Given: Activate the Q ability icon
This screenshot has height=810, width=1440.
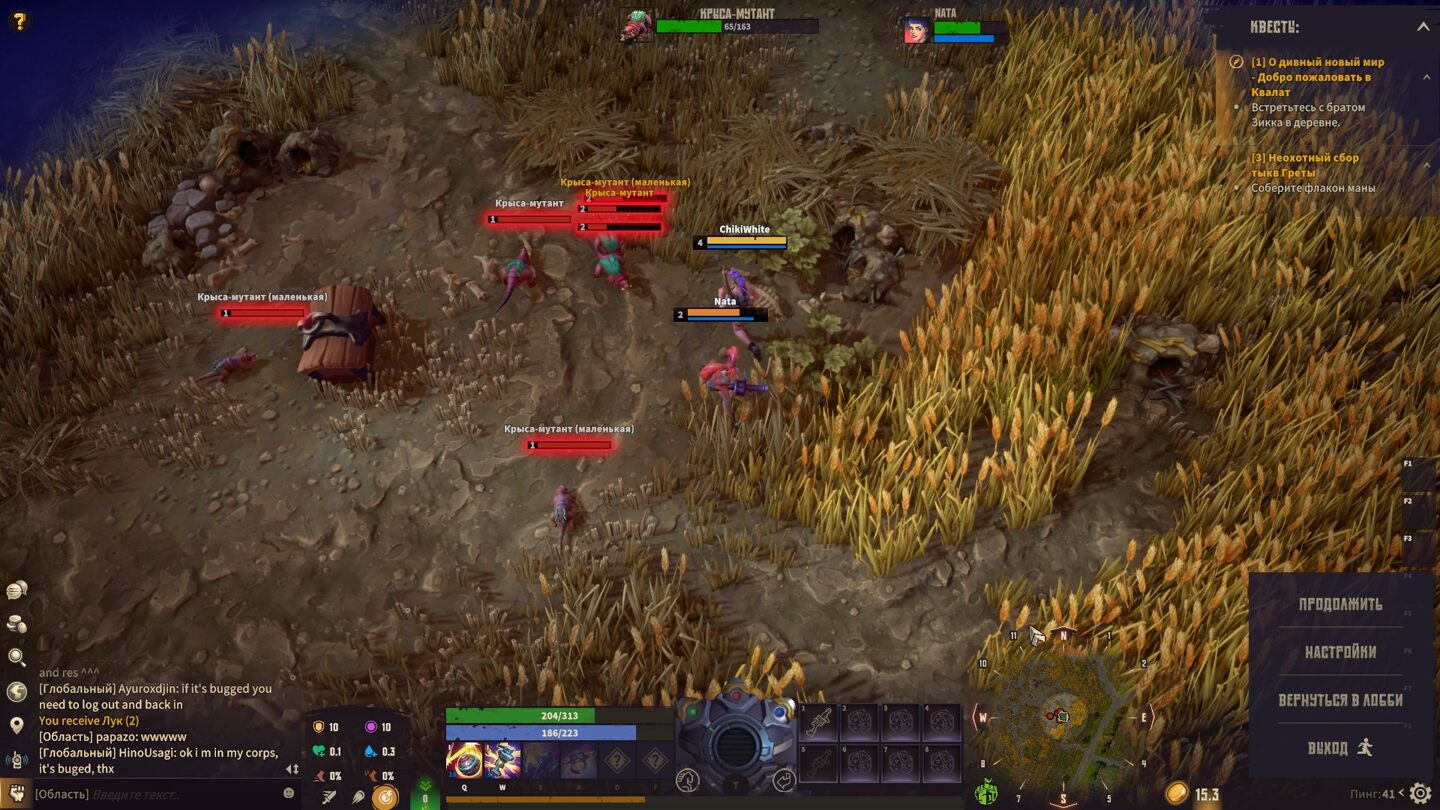Looking at the screenshot, I should coord(464,760).
